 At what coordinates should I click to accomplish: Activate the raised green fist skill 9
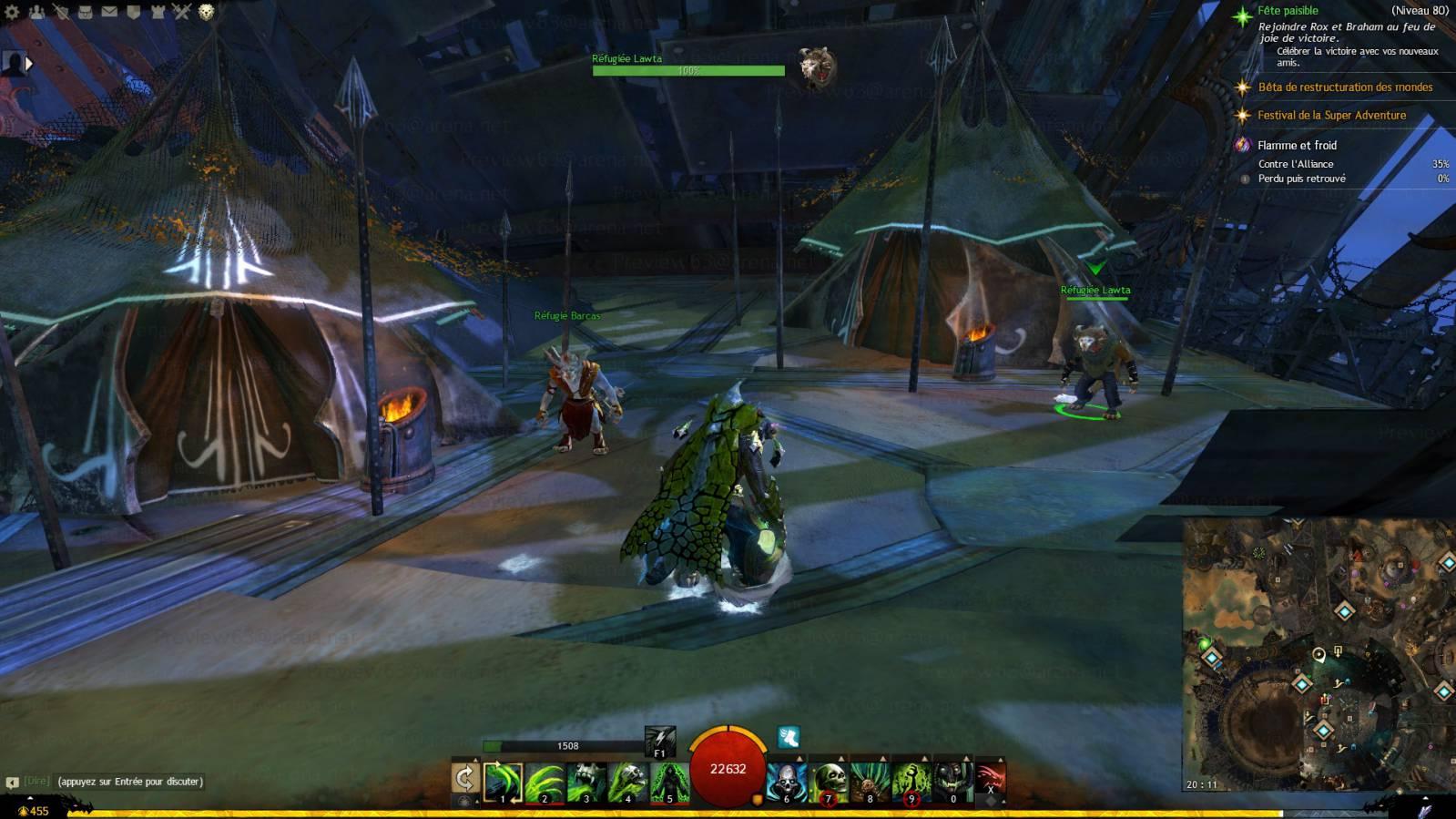[x=911, y=783]
